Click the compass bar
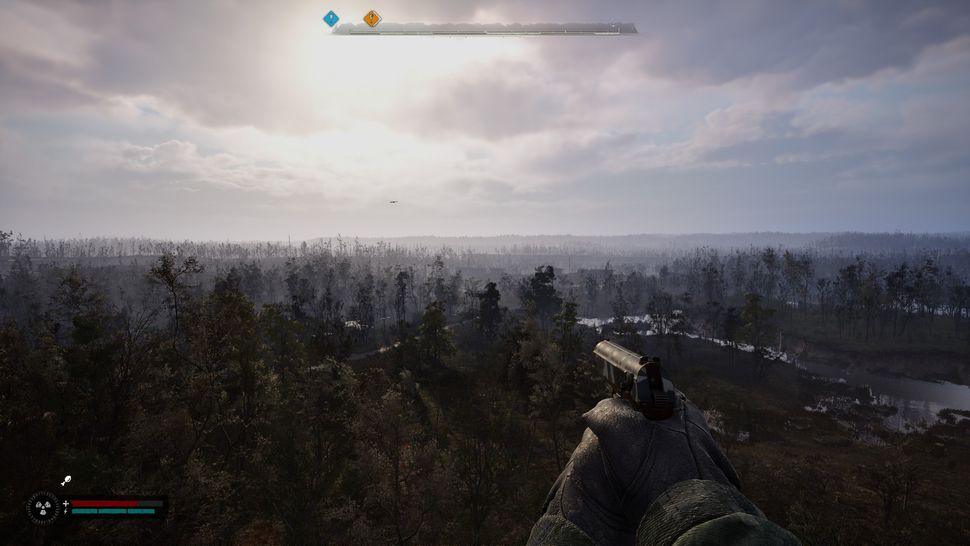970x546 pixels. (485, 29)
